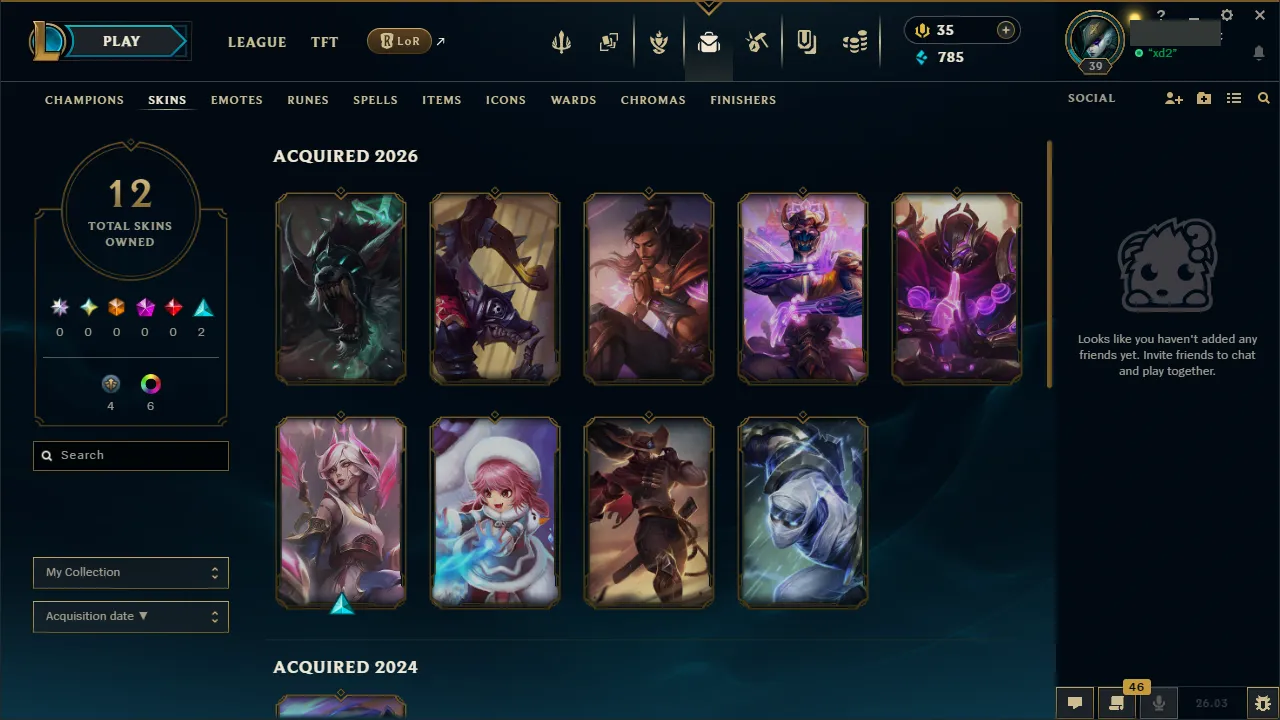The width and height of the screenshot is (1280, 720).
Task: Report a bug with the bug icon
Action: (1260, 703)
